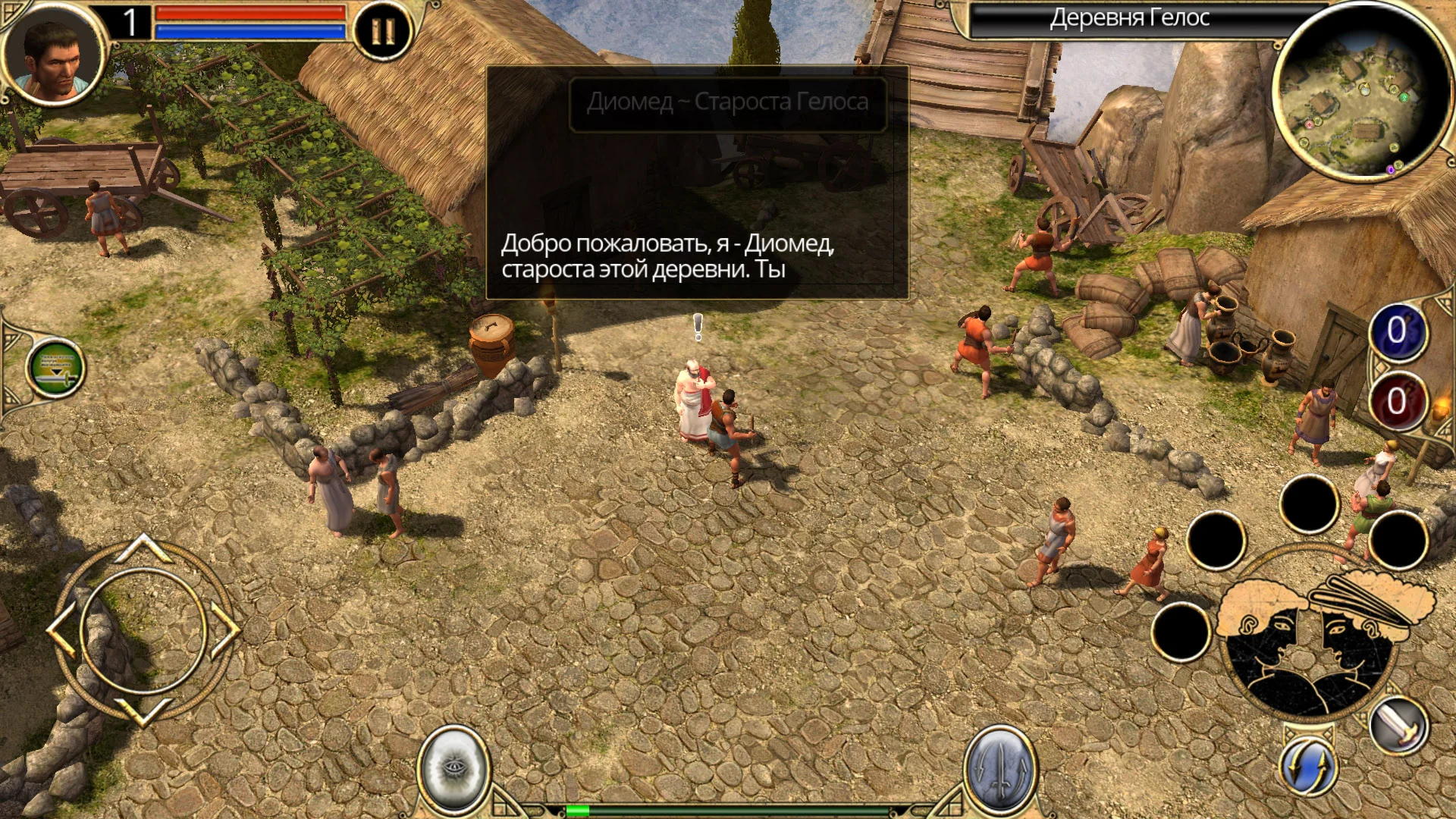Tap the virtual joystick's left arrow

(x=61, y=629)
